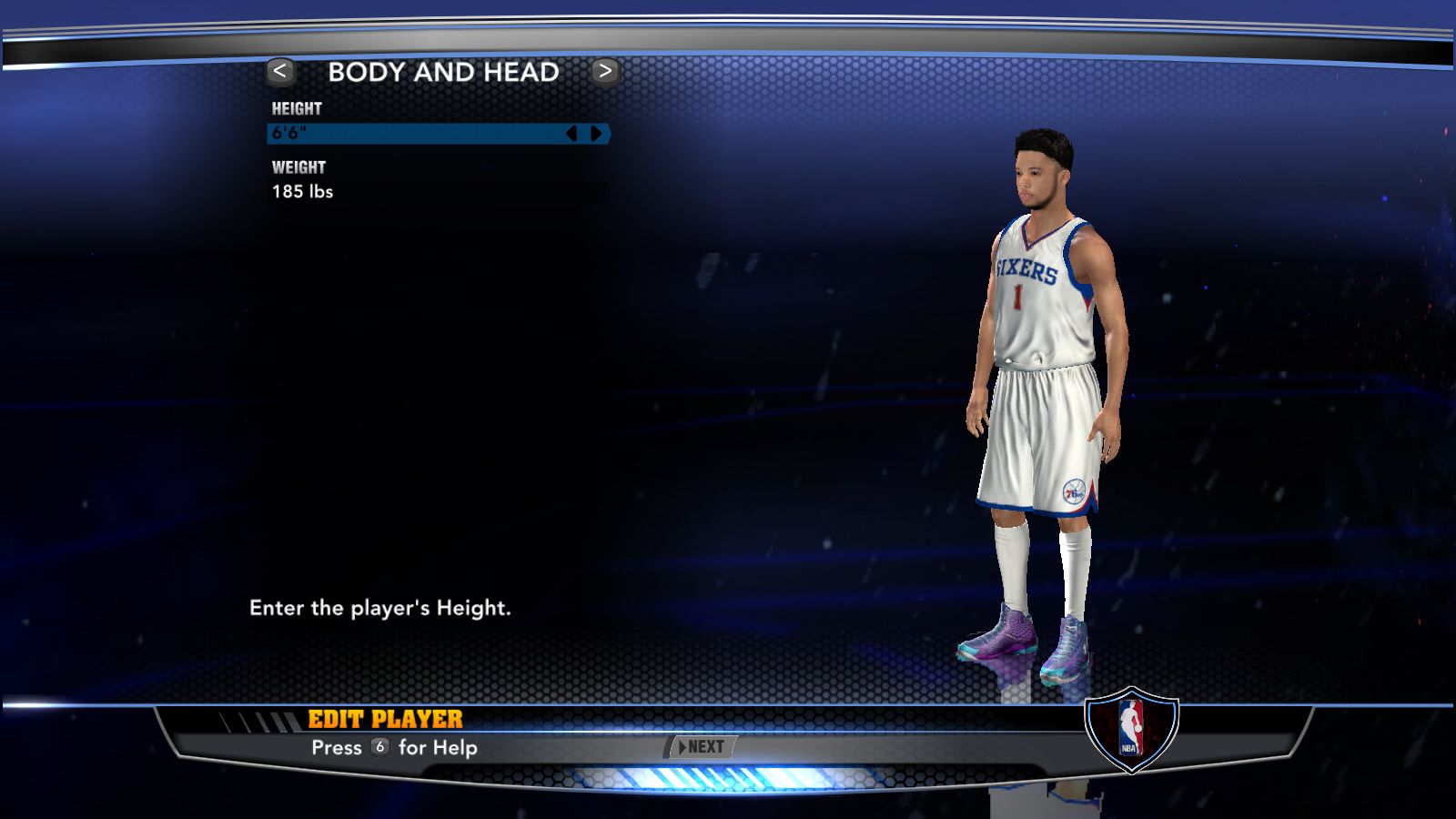
Task: Increase height with the right arrow
Action: [596, 134]
